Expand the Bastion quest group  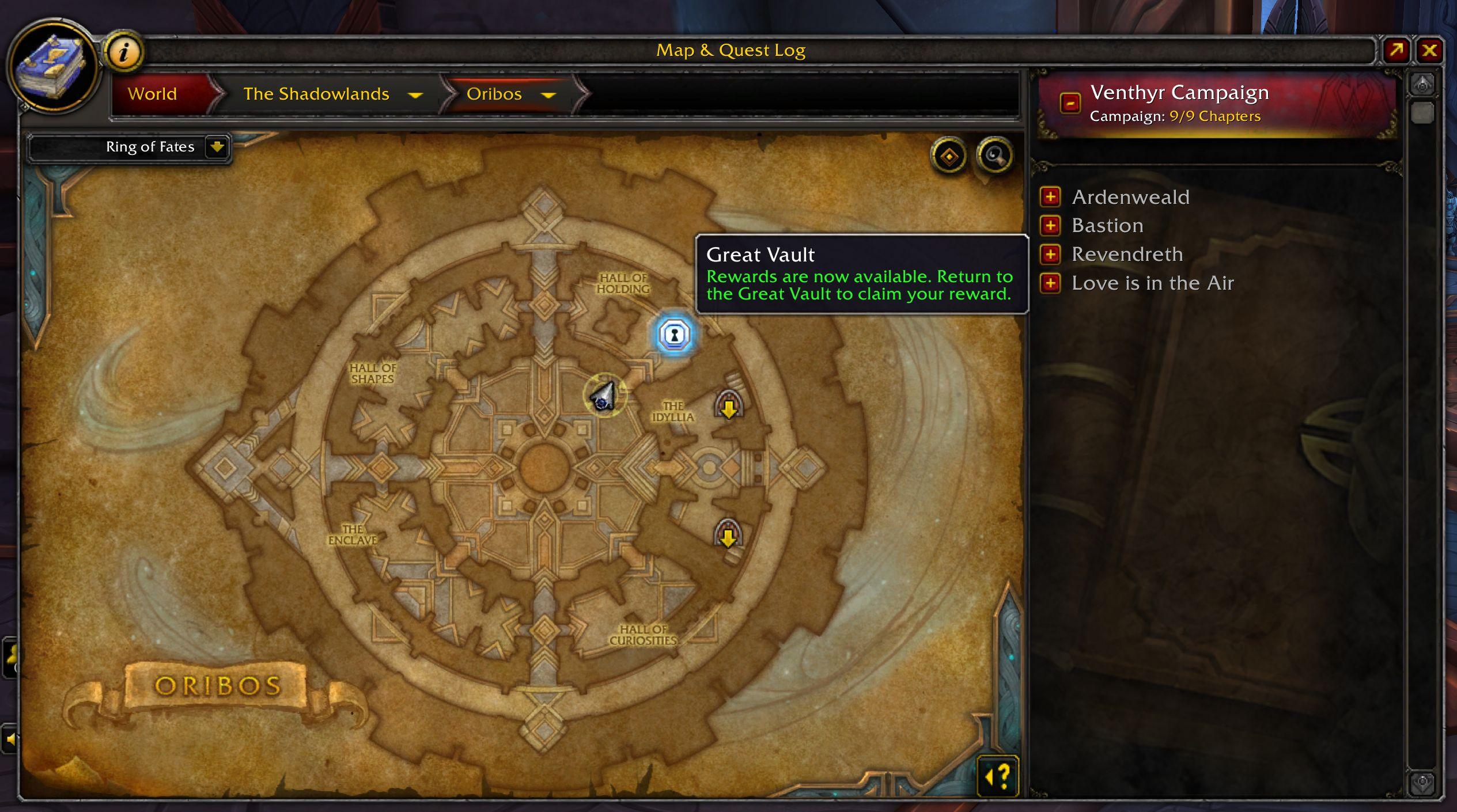point(1050,226)
